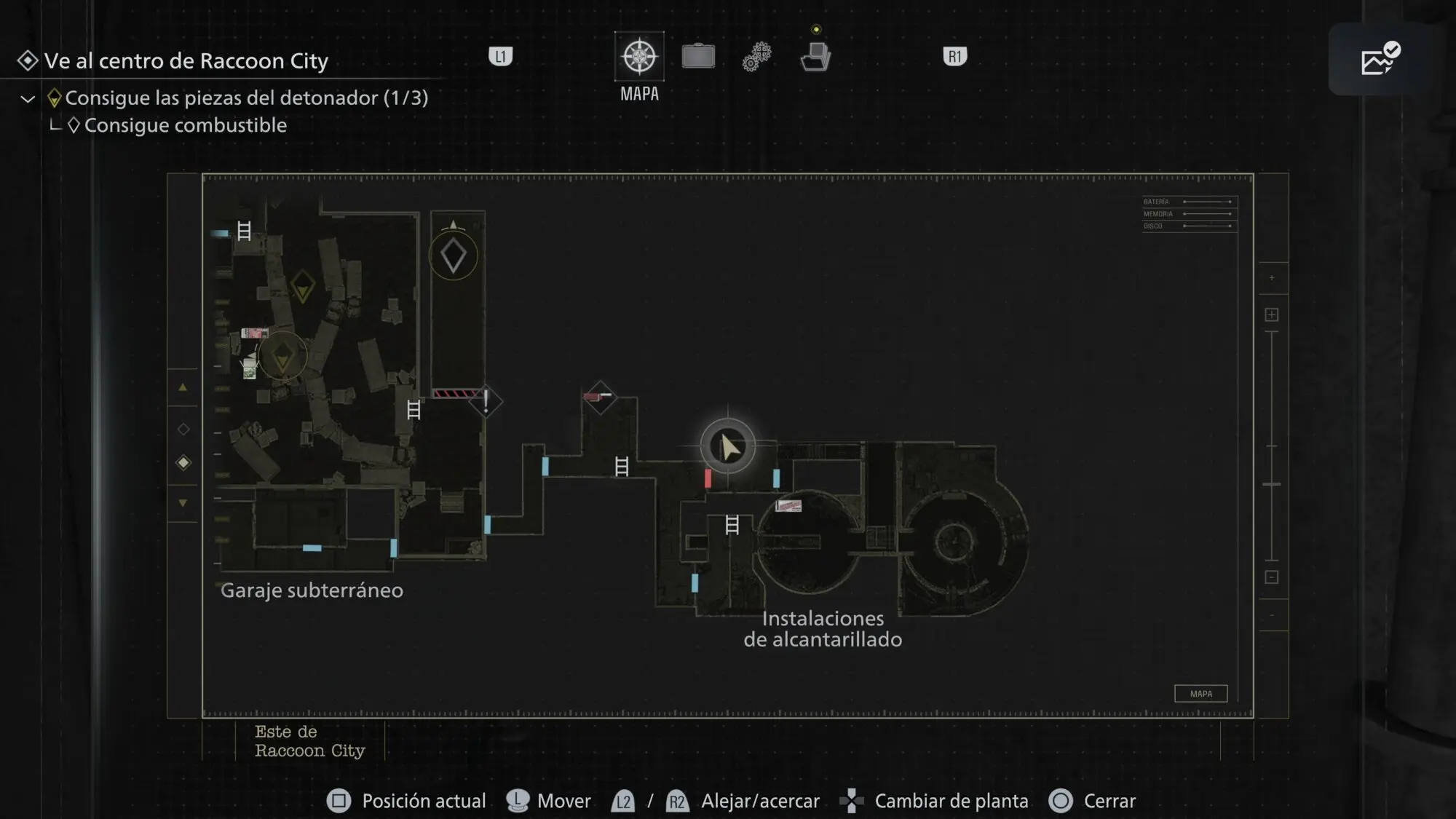
Task: Select the MAPA compass tab
Action: [x=639, y=57]
